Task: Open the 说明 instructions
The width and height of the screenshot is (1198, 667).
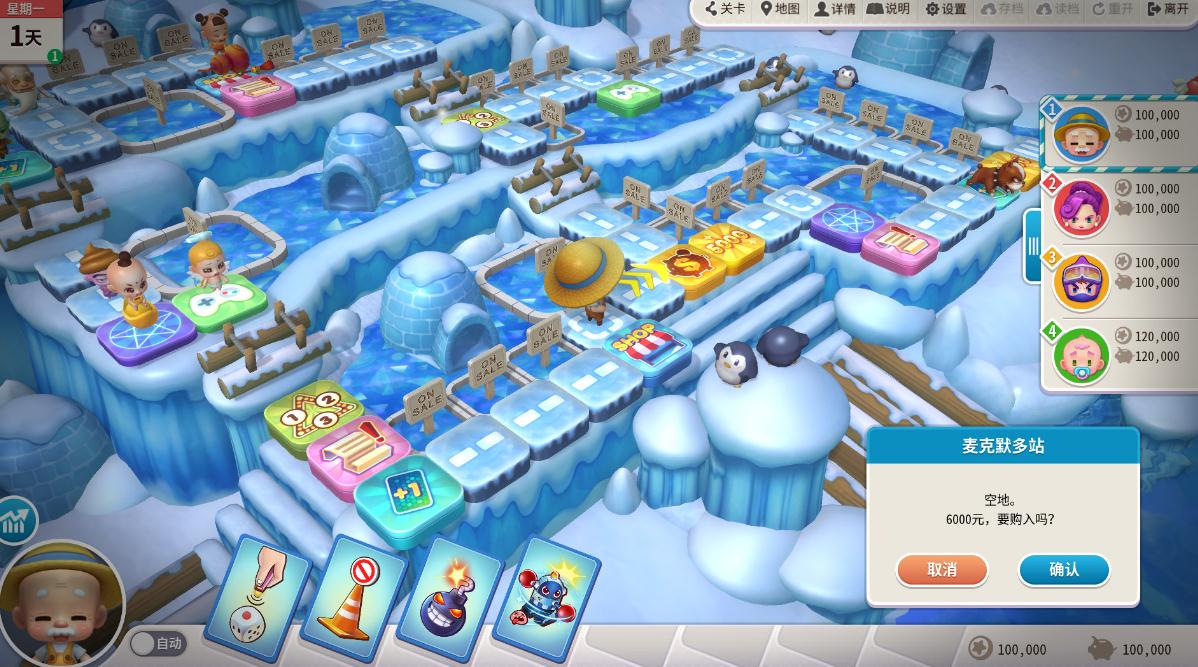Action: (x=888, y=9)
